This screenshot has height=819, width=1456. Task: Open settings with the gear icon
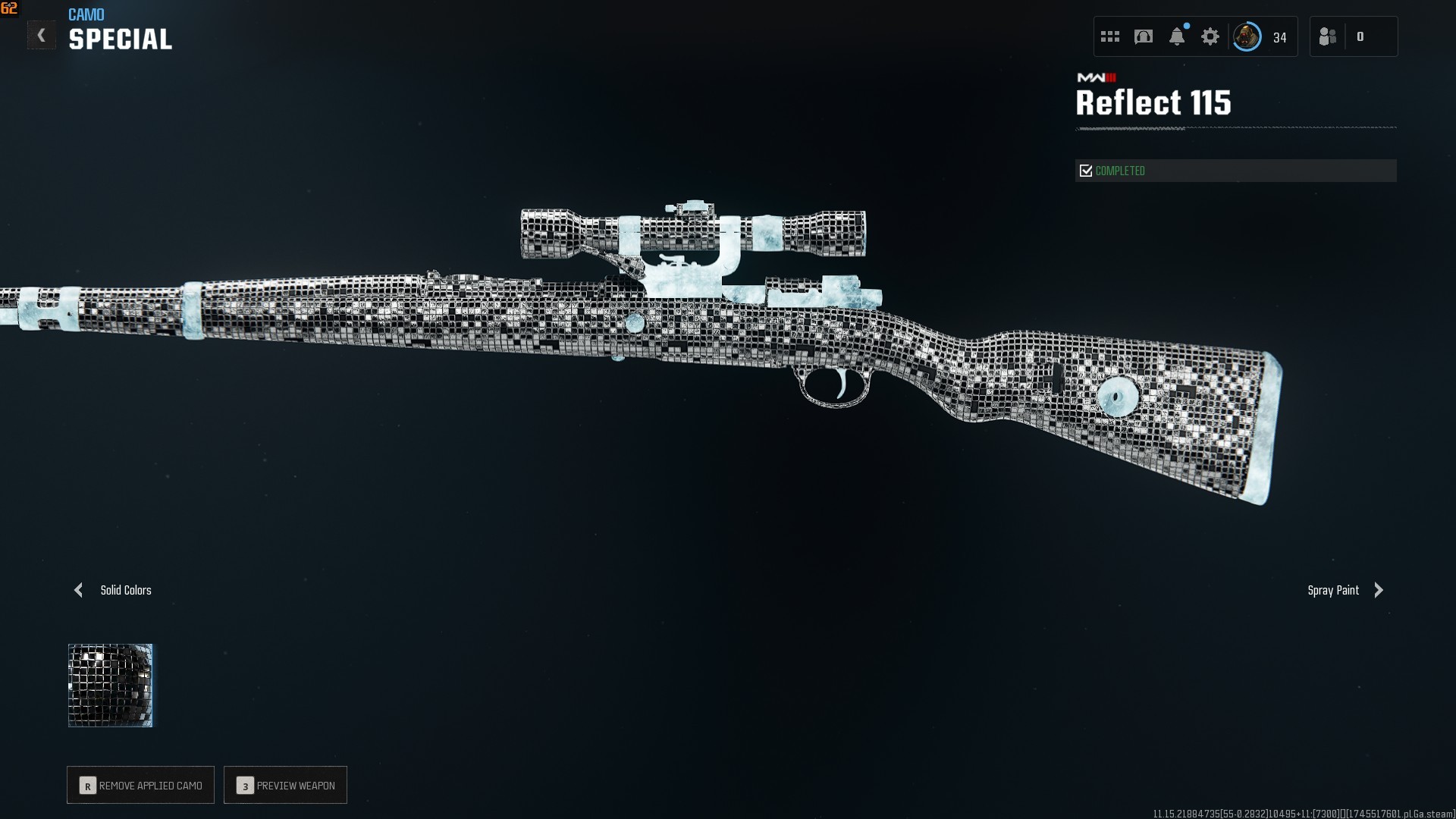tap(1210, 36)
